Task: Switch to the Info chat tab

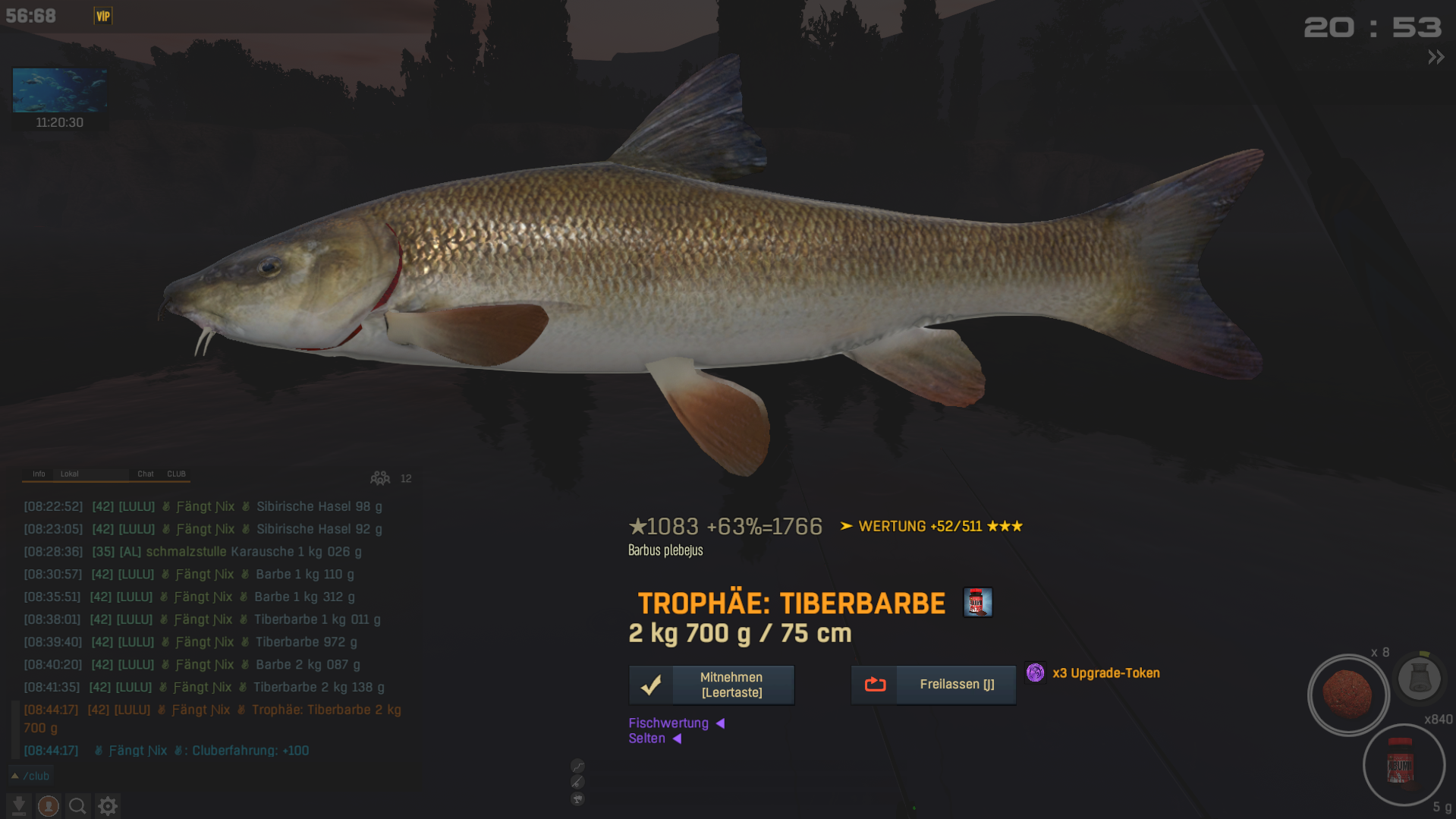Action: point(39,474)
